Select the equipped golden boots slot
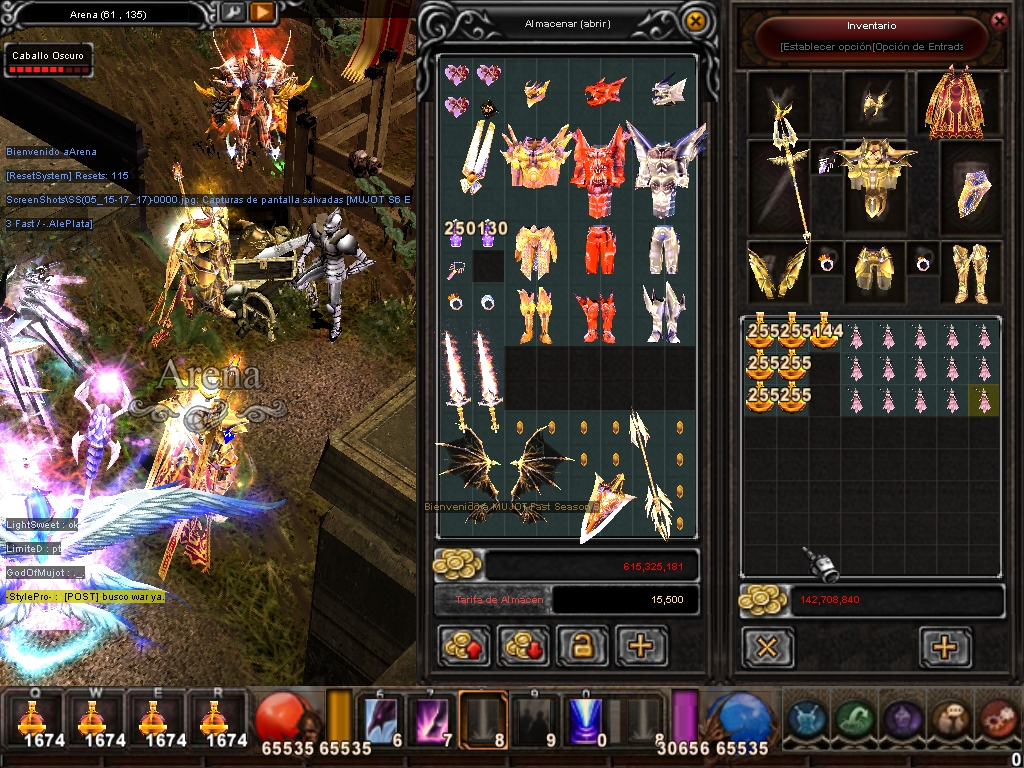The width and height of the screenshot is (1024, 768). point(969,271)
